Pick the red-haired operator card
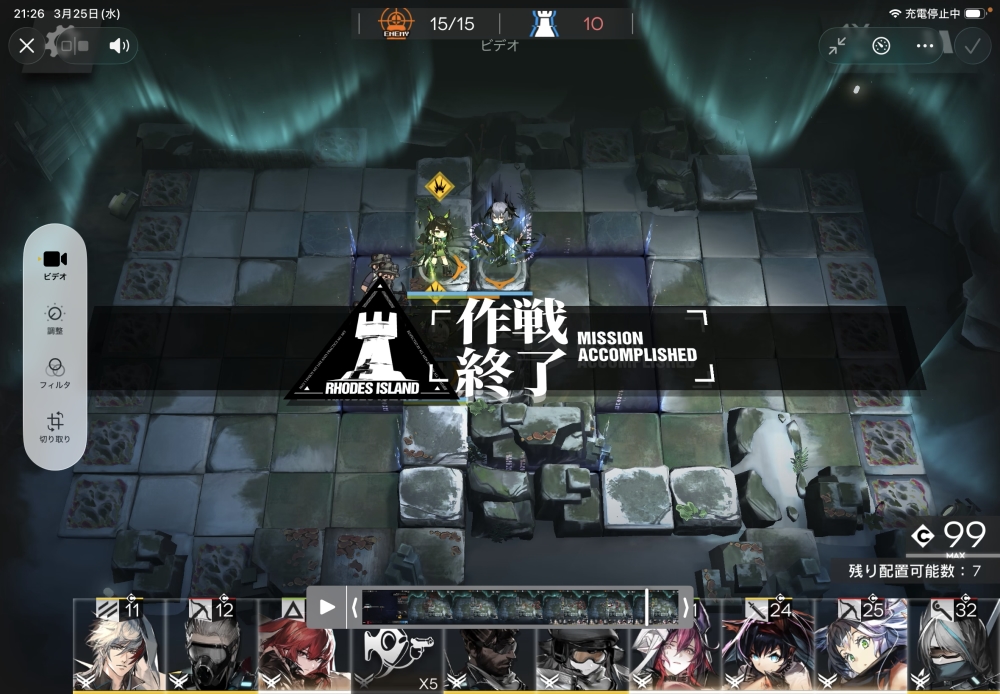1000x694 pixels. [290, 655]
